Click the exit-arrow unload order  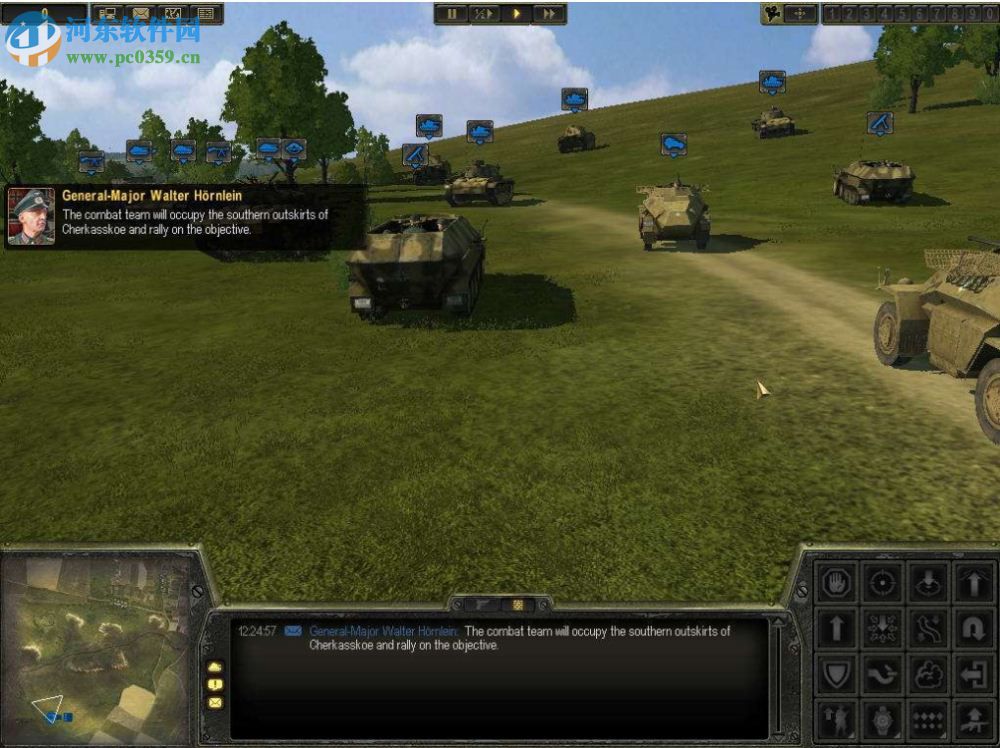[x=973, y=675]
